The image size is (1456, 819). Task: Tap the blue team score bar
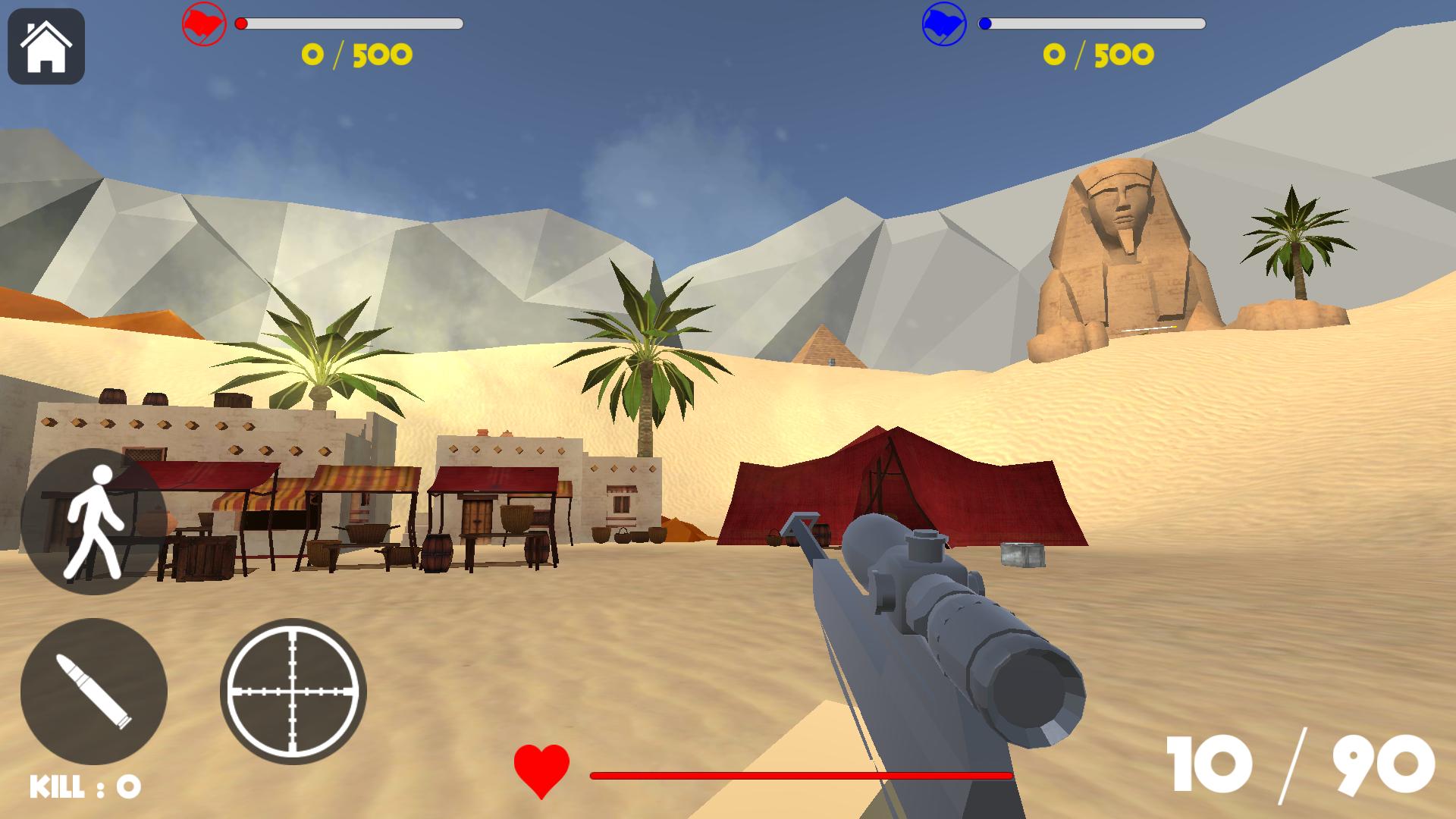[1092, 24]
